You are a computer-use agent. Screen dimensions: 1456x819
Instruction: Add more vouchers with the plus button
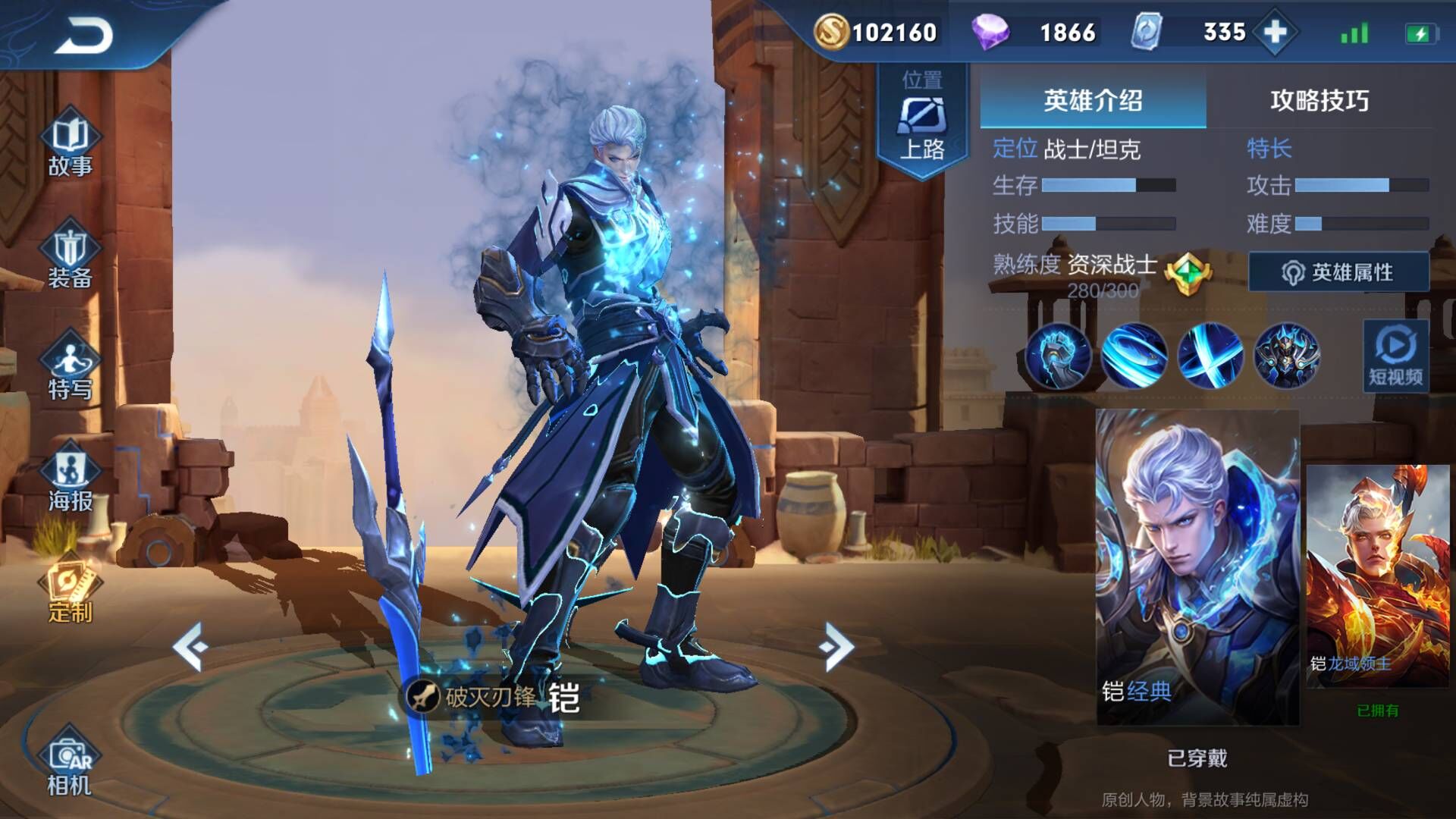coord(1276,33)
